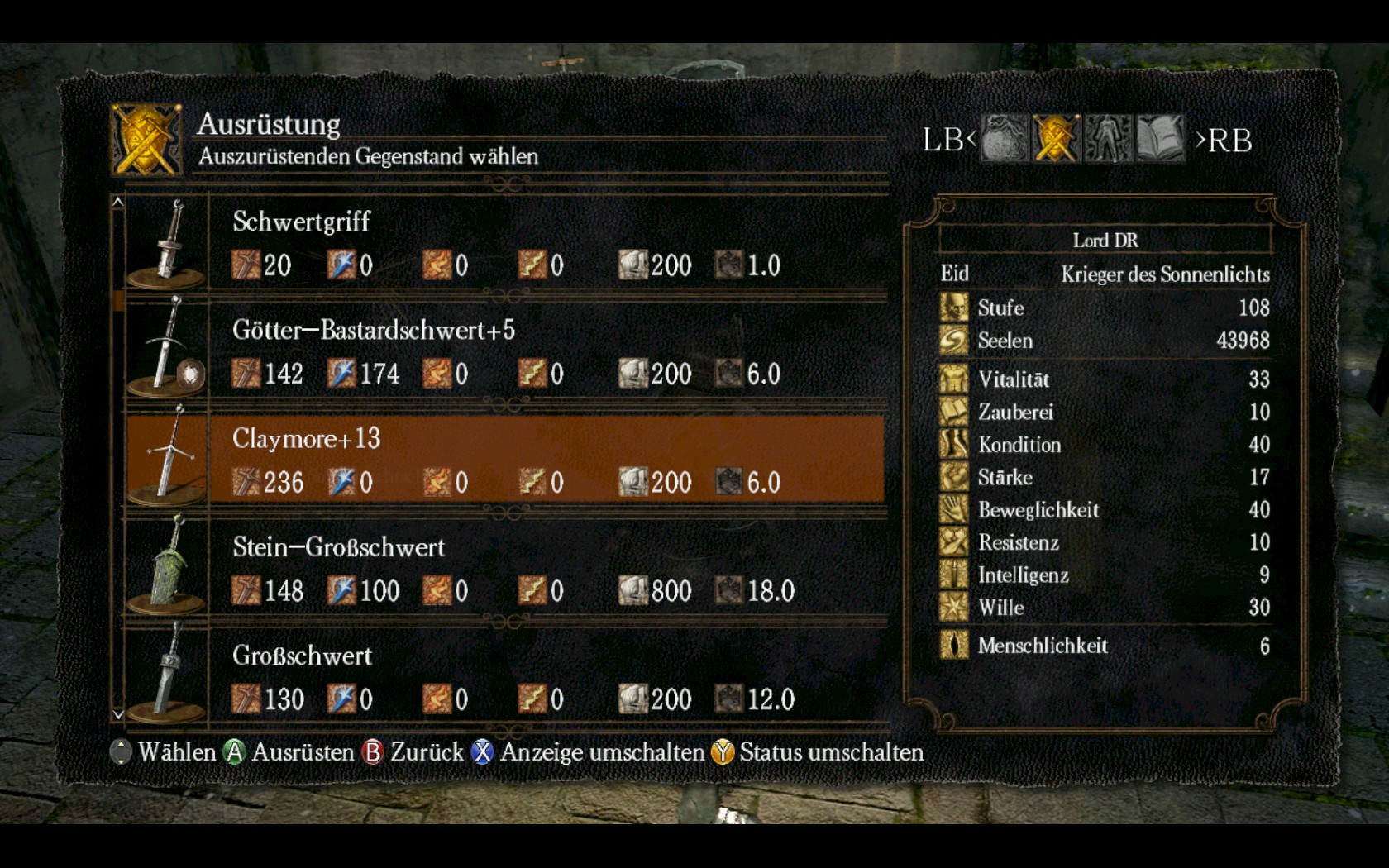Choose the Götter-Bastardschwert+5 entry

504,351
